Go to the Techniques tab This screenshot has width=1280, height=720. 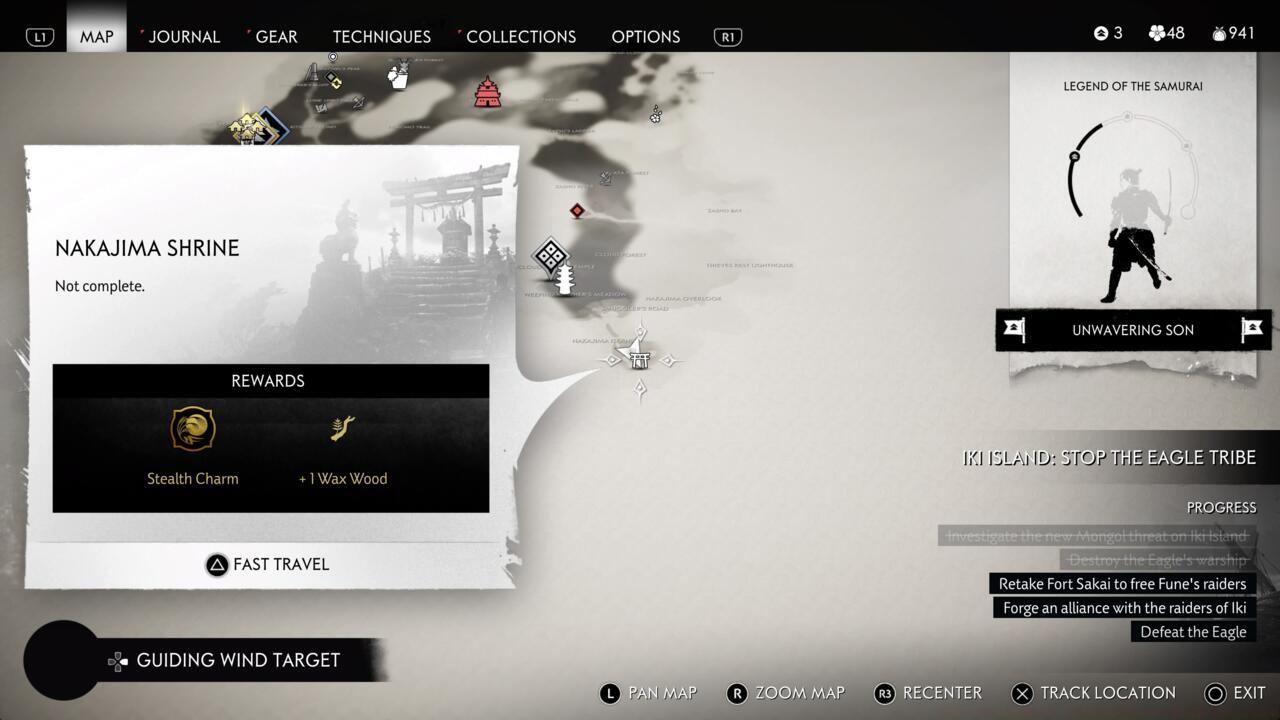click(381, 37)
